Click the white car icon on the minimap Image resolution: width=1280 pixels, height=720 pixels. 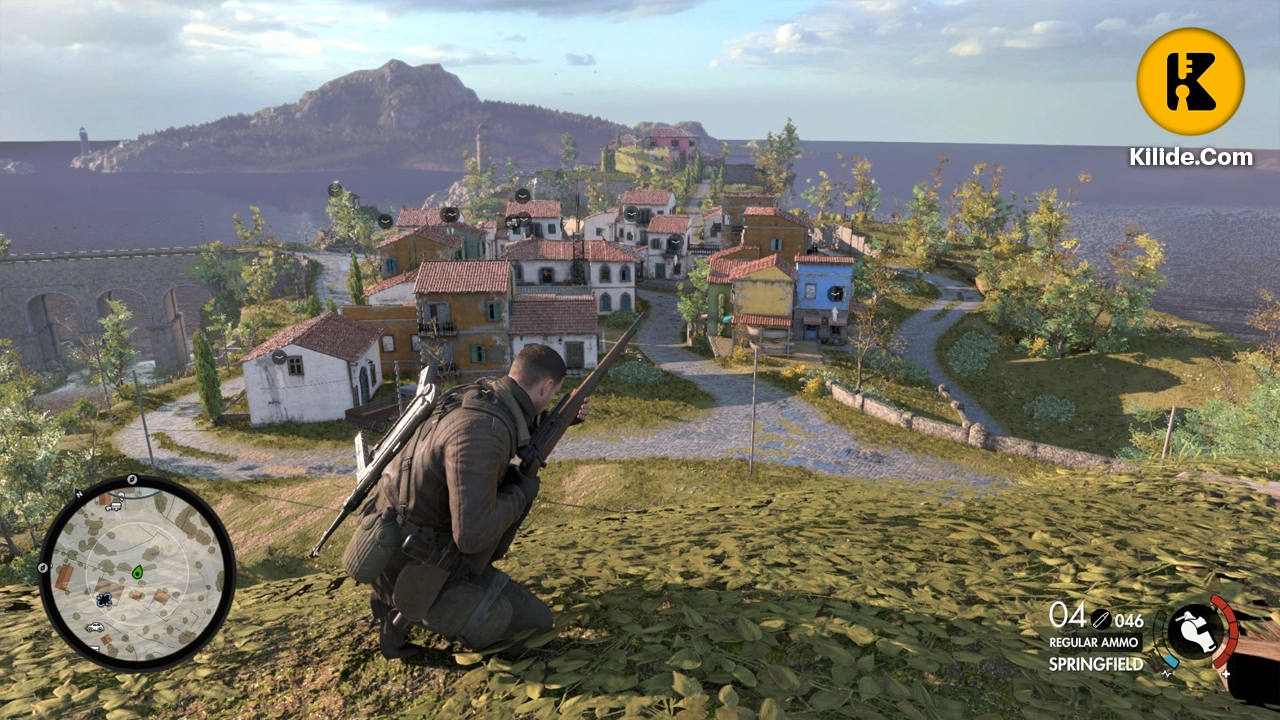pyautogui.click(x=95, y=627)
